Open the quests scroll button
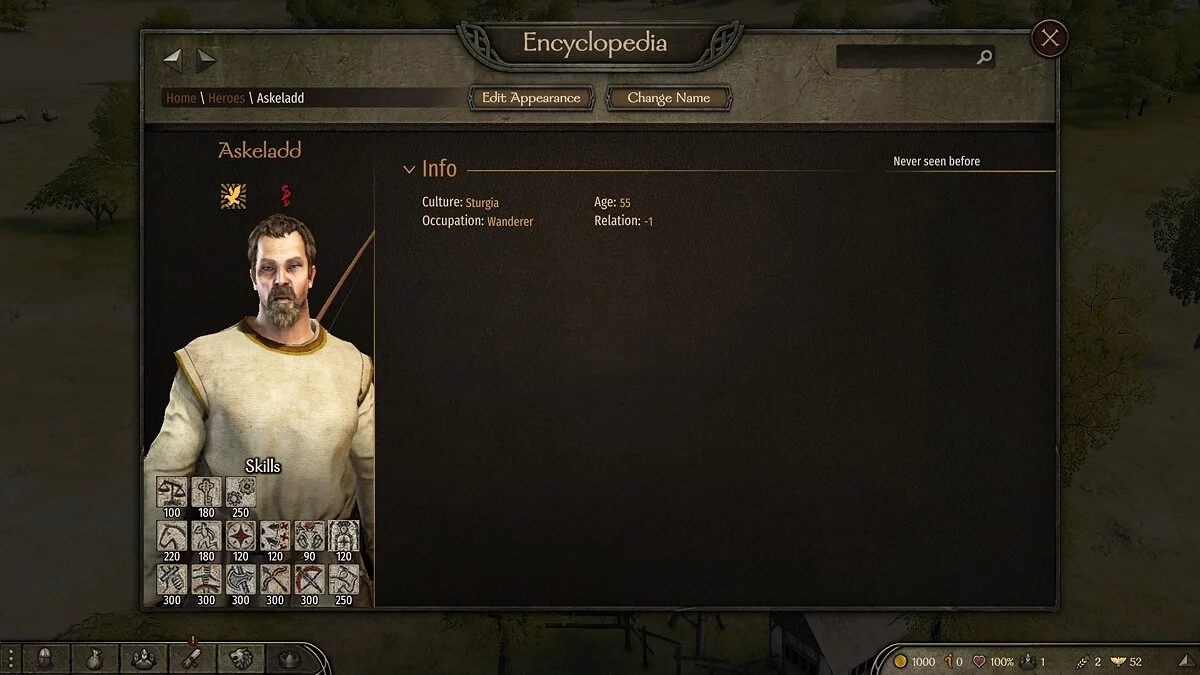 pos(192,659)
